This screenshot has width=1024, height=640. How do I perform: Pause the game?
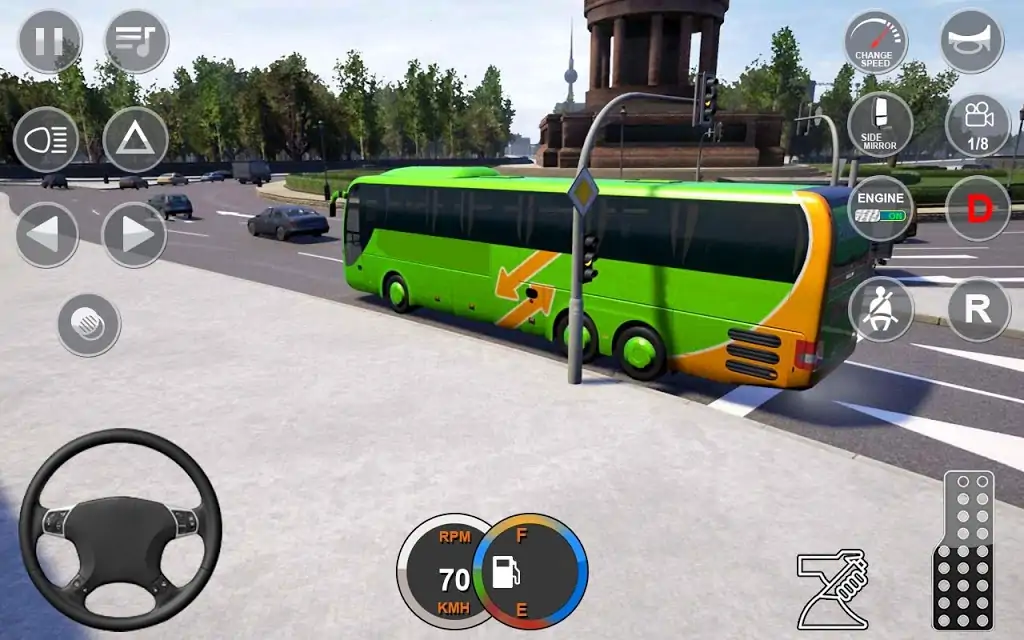pyautogui.click(x=49, y=41)
